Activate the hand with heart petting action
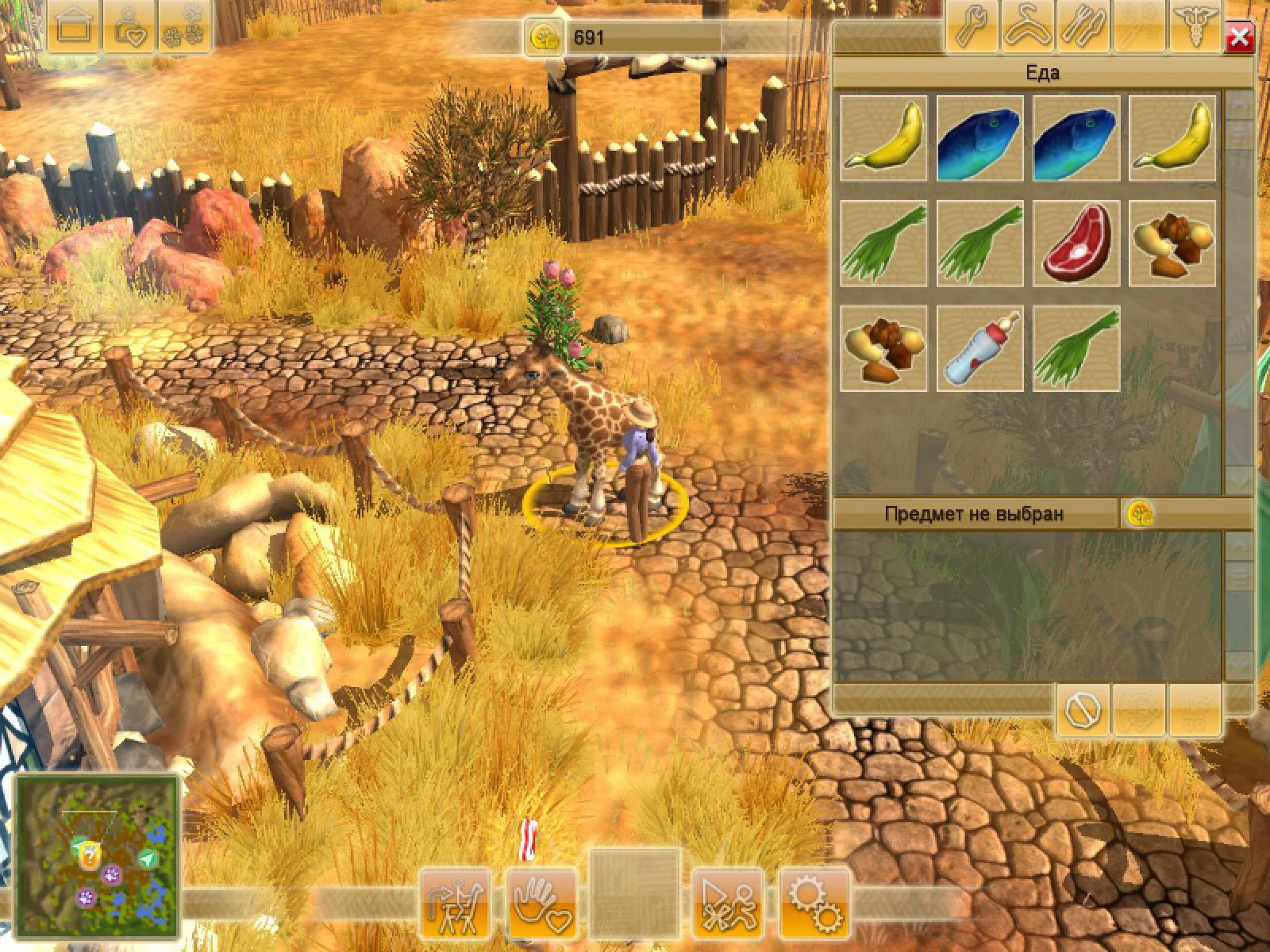 pos(541,904)
